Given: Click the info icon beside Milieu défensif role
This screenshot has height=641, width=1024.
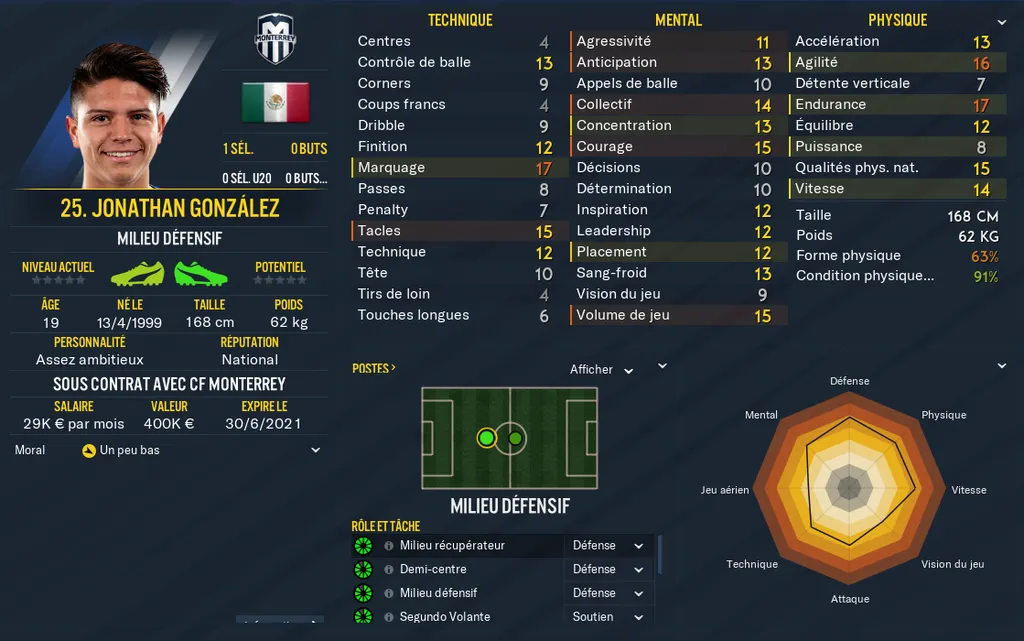Looking at the screenshot, I should (388, 593).
